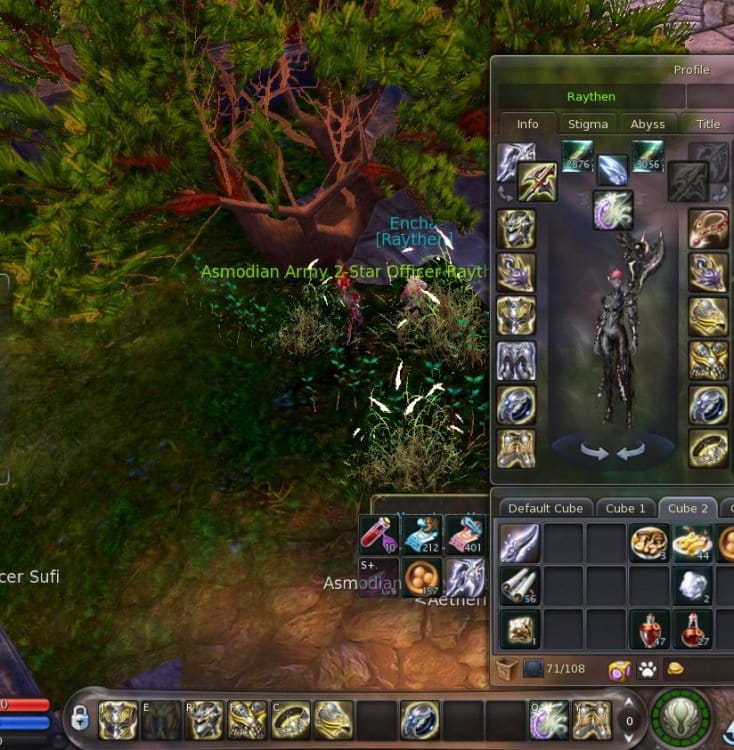This screenshot has width=734, height=750.
Task: Switch to the Title tab
Action: pyautogui.click(x=707, y=124)
